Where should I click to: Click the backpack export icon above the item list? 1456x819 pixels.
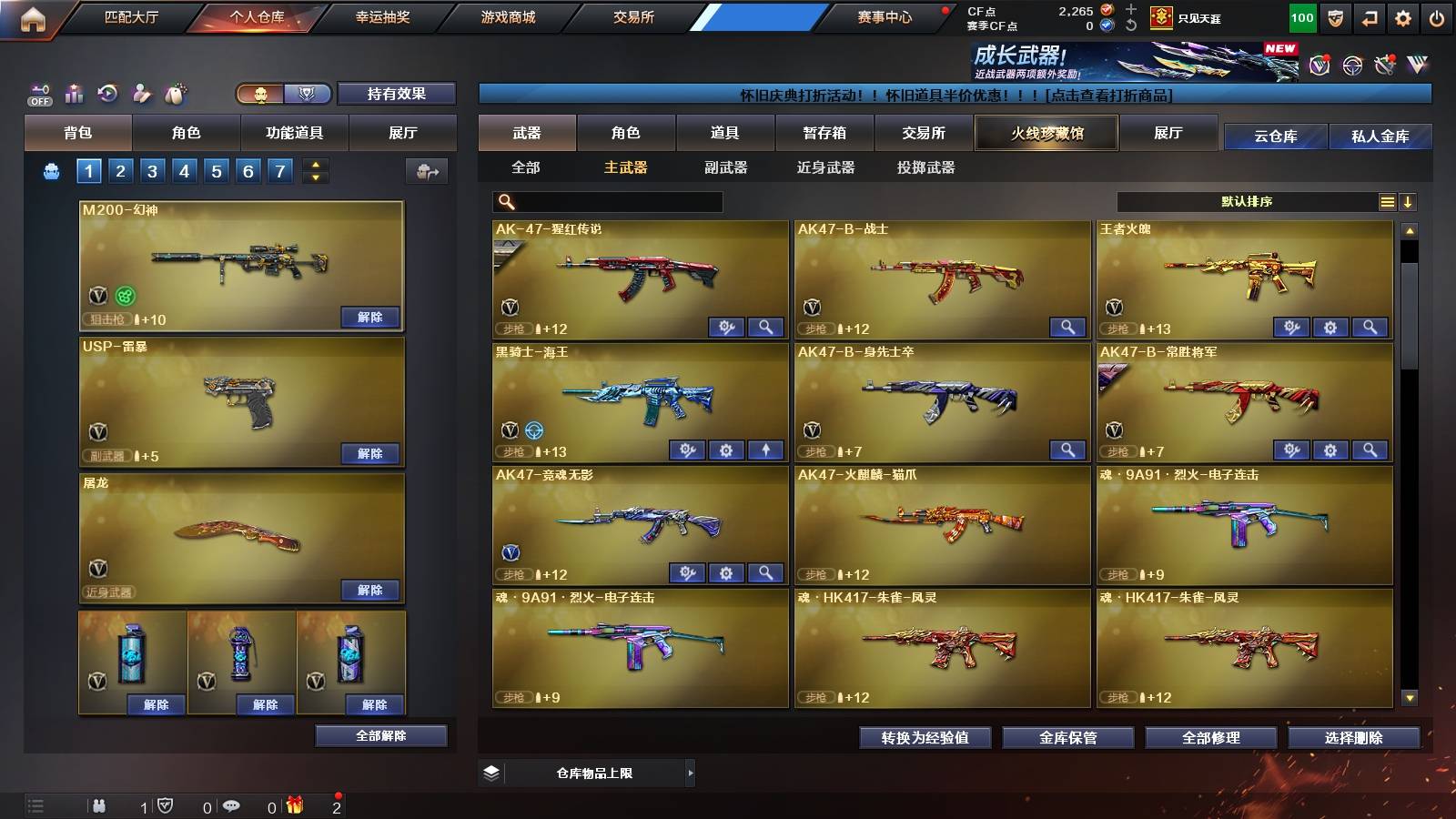pyautogui.click(x=426, y=170)
